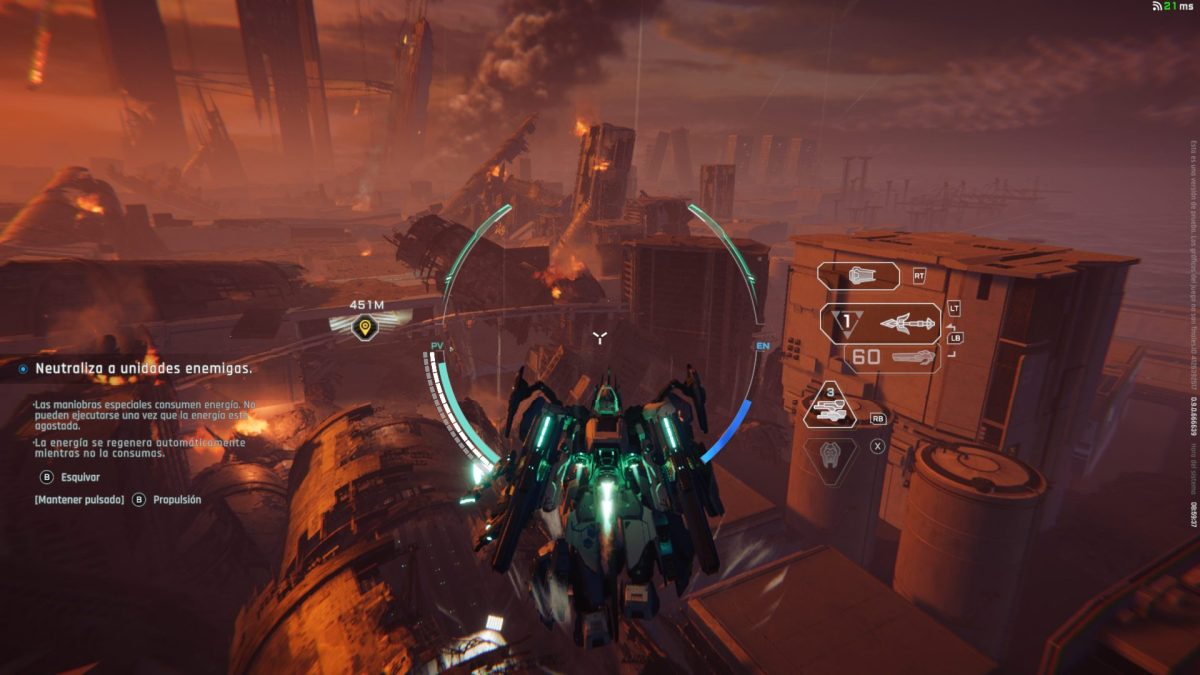Select the 'Neutraliza a unidades enemigas' objective
This screenshot has height=675, width=1200.
(143, 368)
